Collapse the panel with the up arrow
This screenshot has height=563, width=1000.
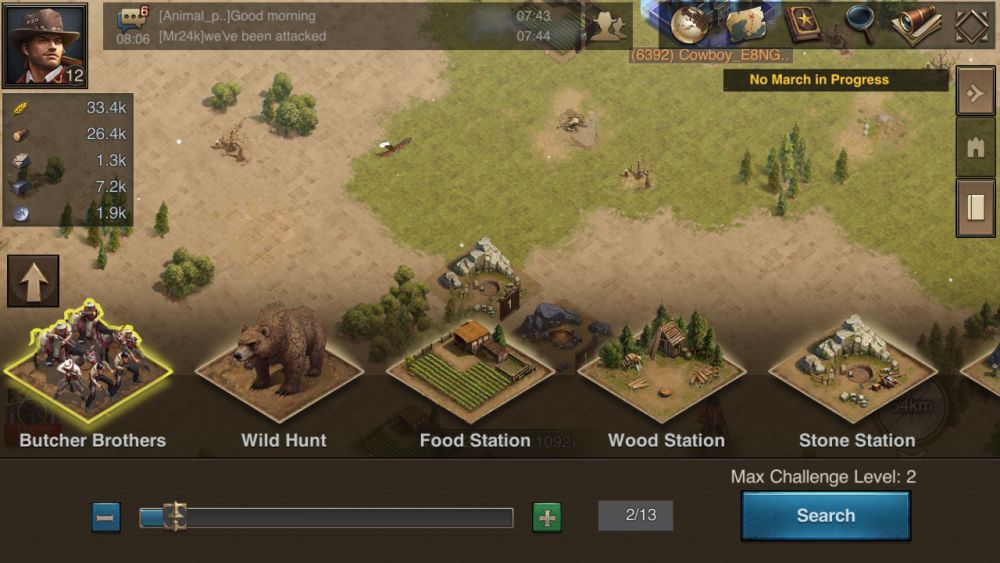(x=33, y=281)
